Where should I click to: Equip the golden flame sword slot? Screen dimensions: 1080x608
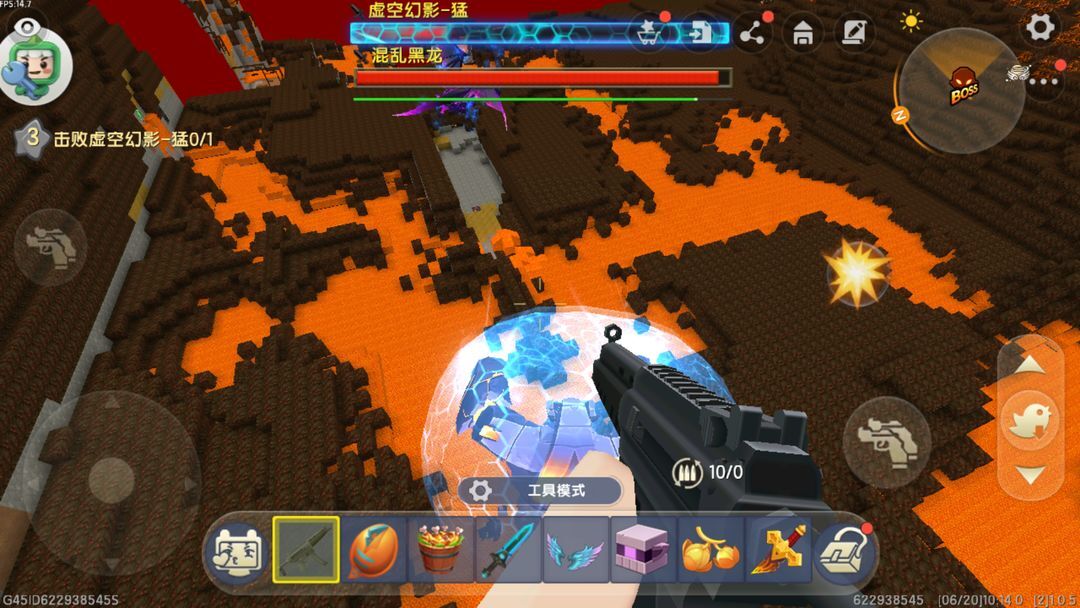779,549
